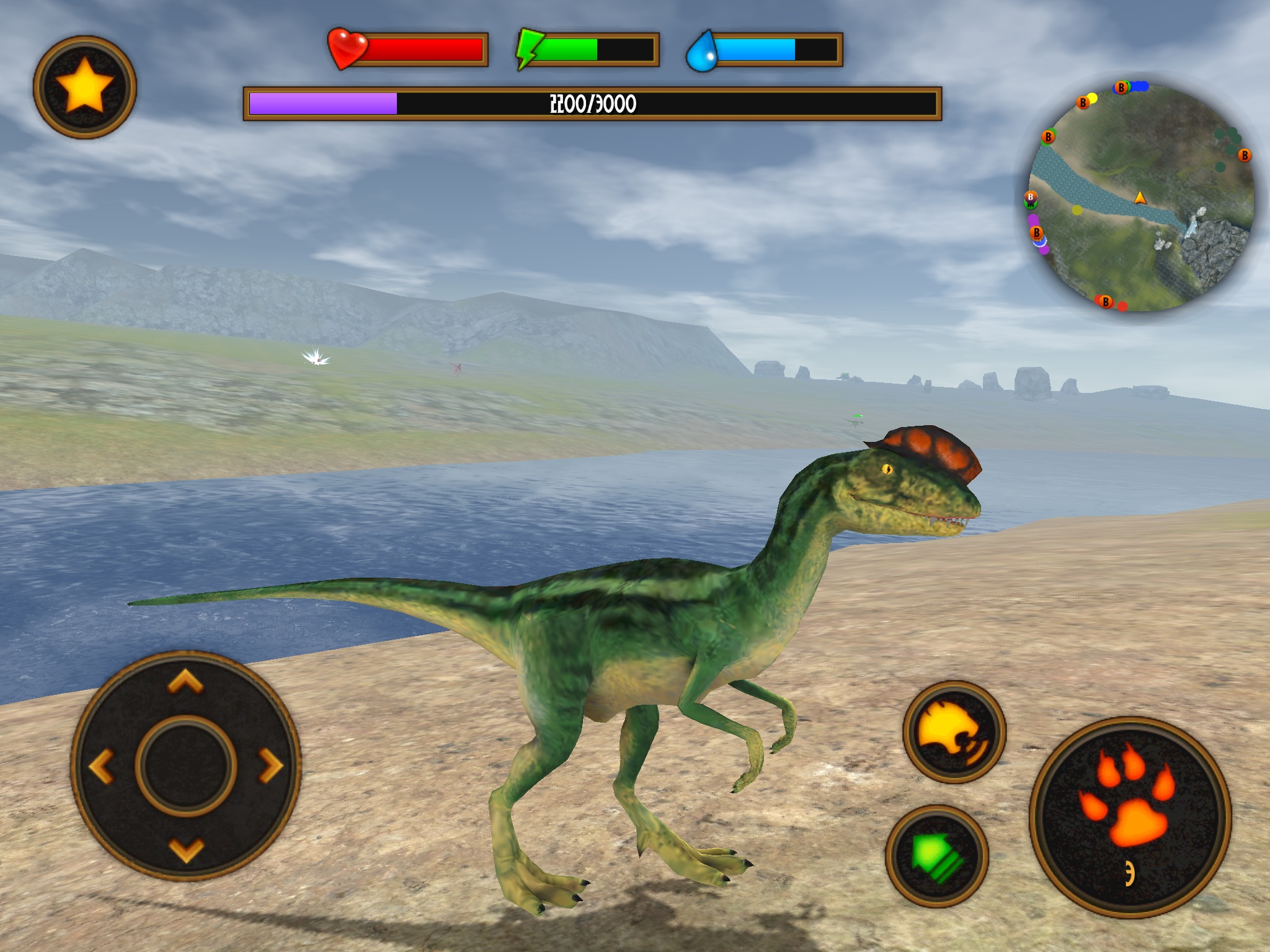The width and height of the screenshot is (1270, 952).
Task: Open the gold star menu button
Action: click(x=85, y=87)
